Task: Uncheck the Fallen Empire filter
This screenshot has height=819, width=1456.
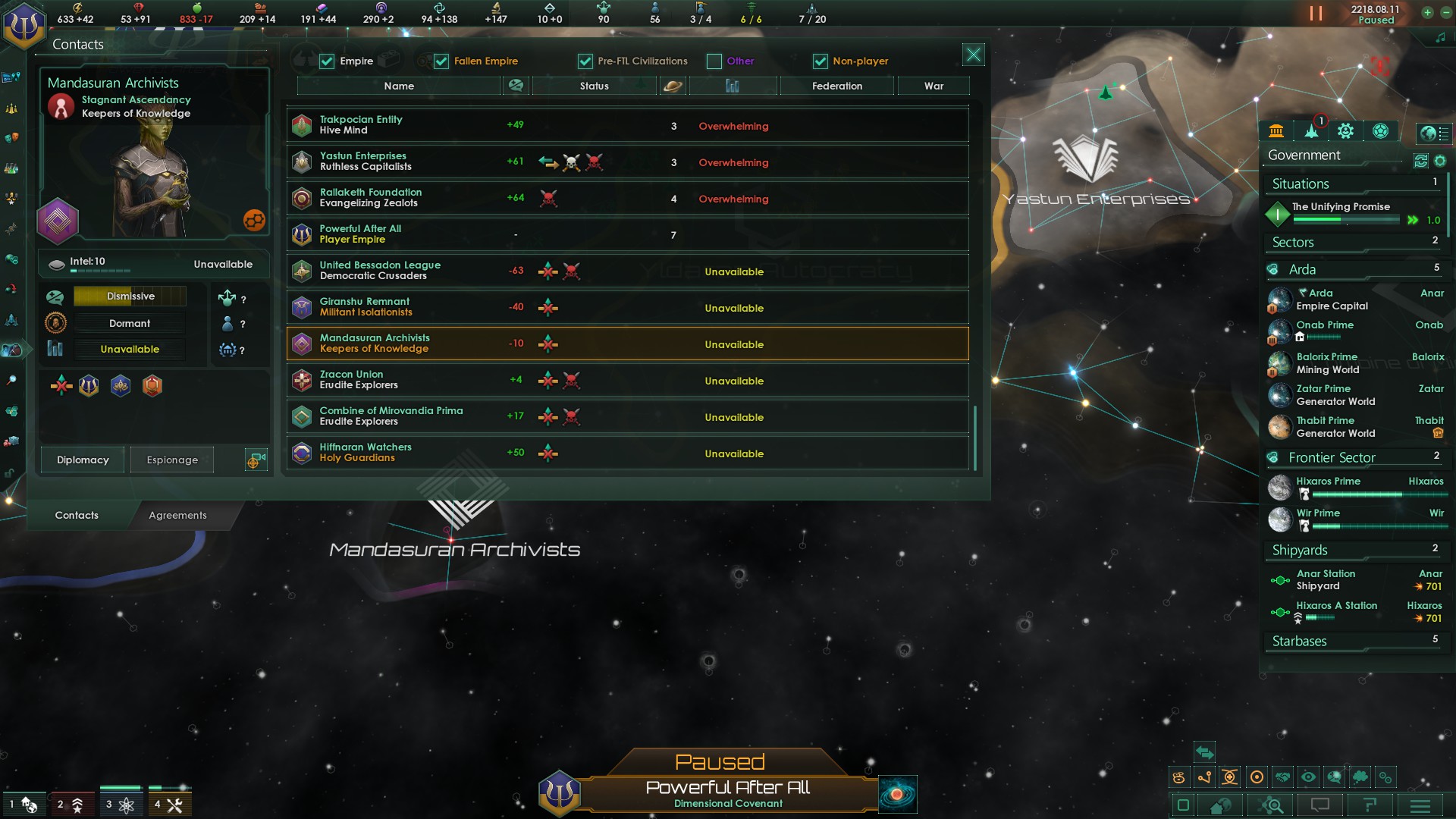Action: coord(441,61)
